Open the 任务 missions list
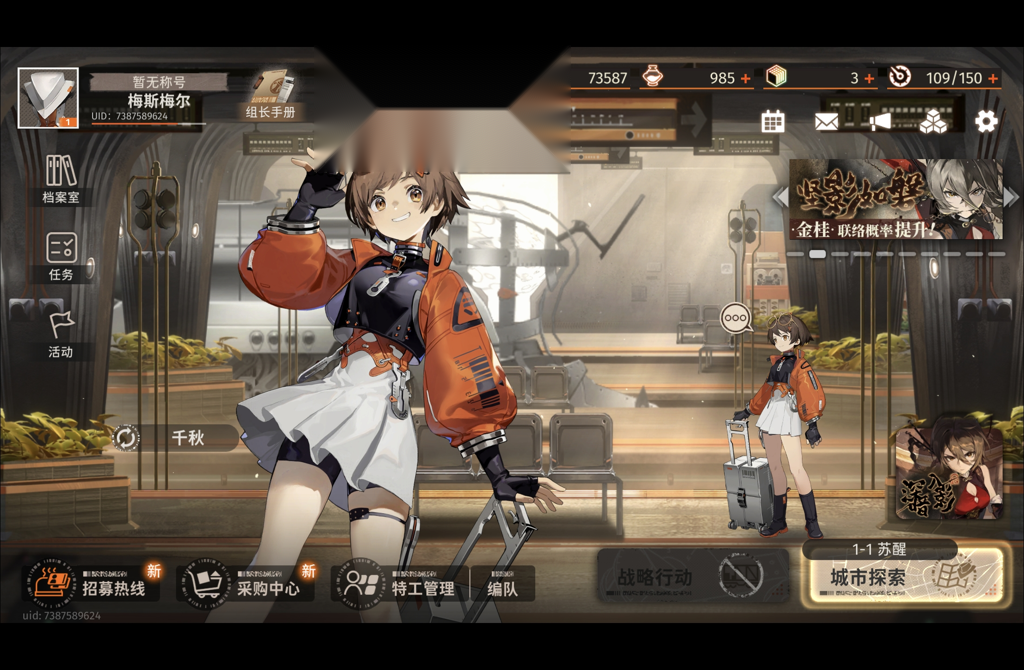This screenshot has height=670, width=1024. [x=61, y=256]
